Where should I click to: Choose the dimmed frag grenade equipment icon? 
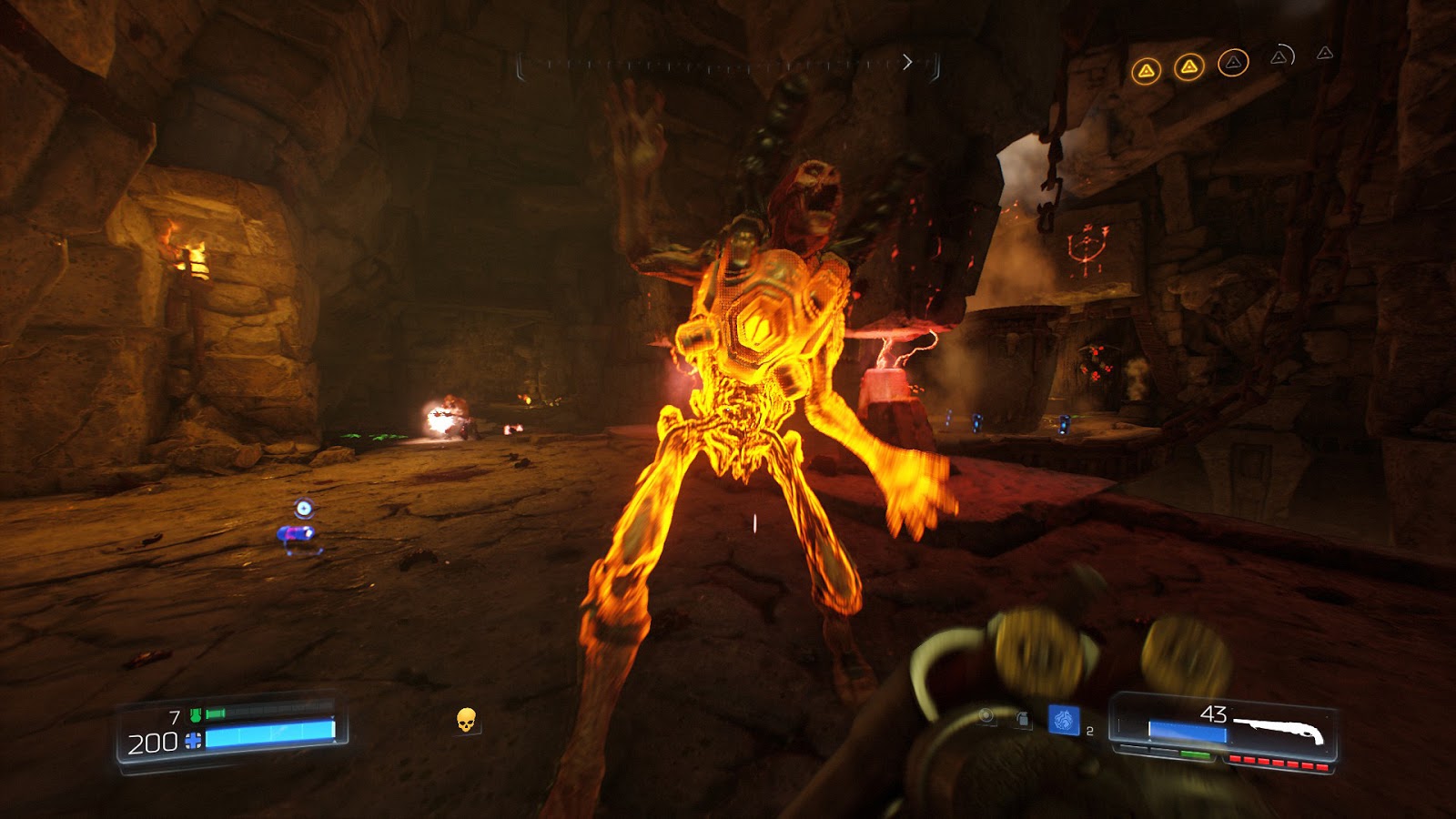tap(1023, 720)
